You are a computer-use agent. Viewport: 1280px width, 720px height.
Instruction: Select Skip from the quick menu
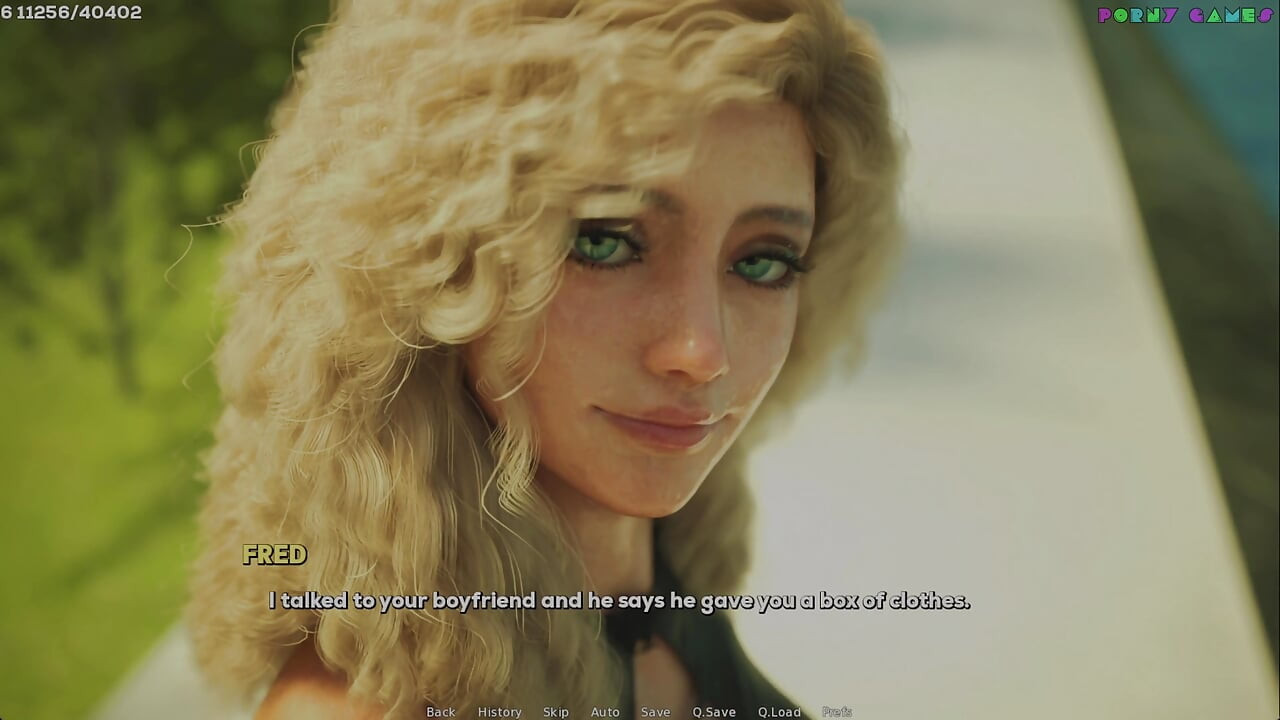[556, 712]
